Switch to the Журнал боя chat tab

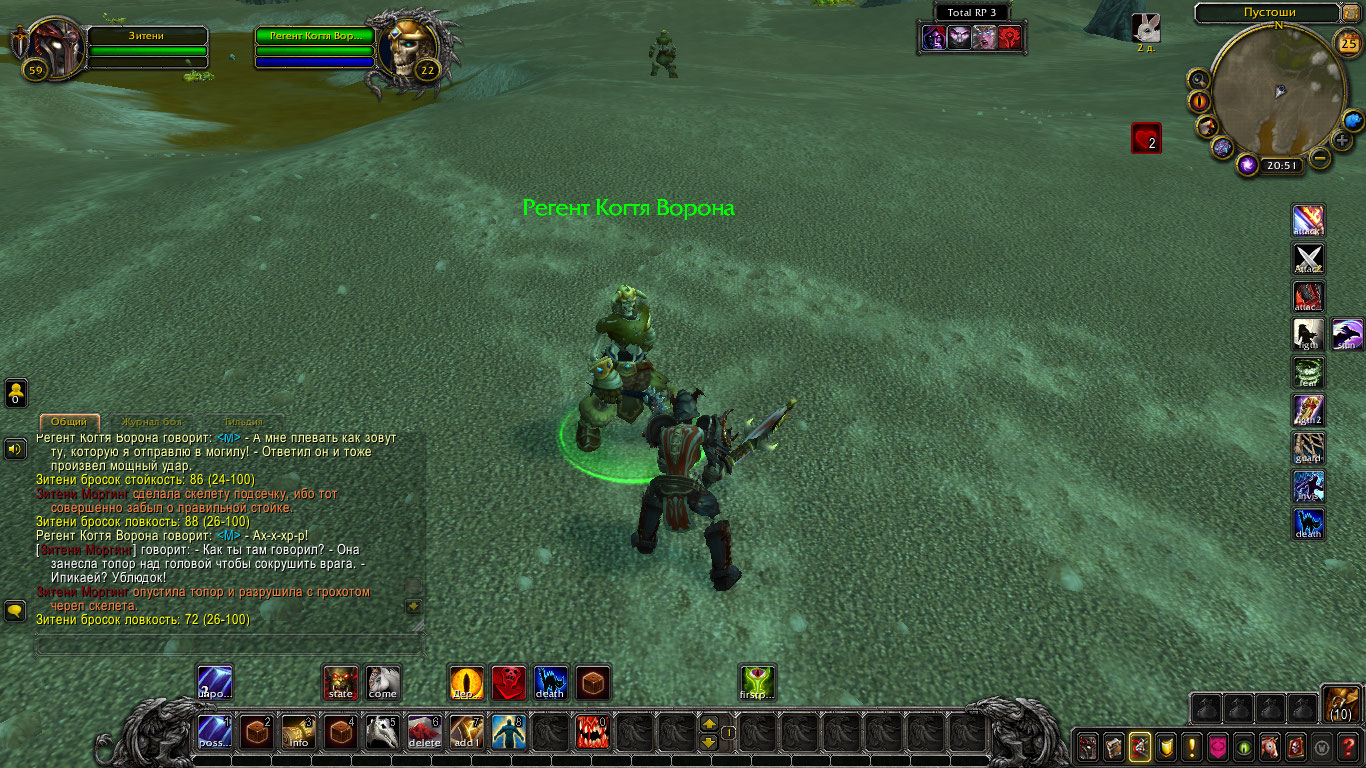(x=154, y=423)
